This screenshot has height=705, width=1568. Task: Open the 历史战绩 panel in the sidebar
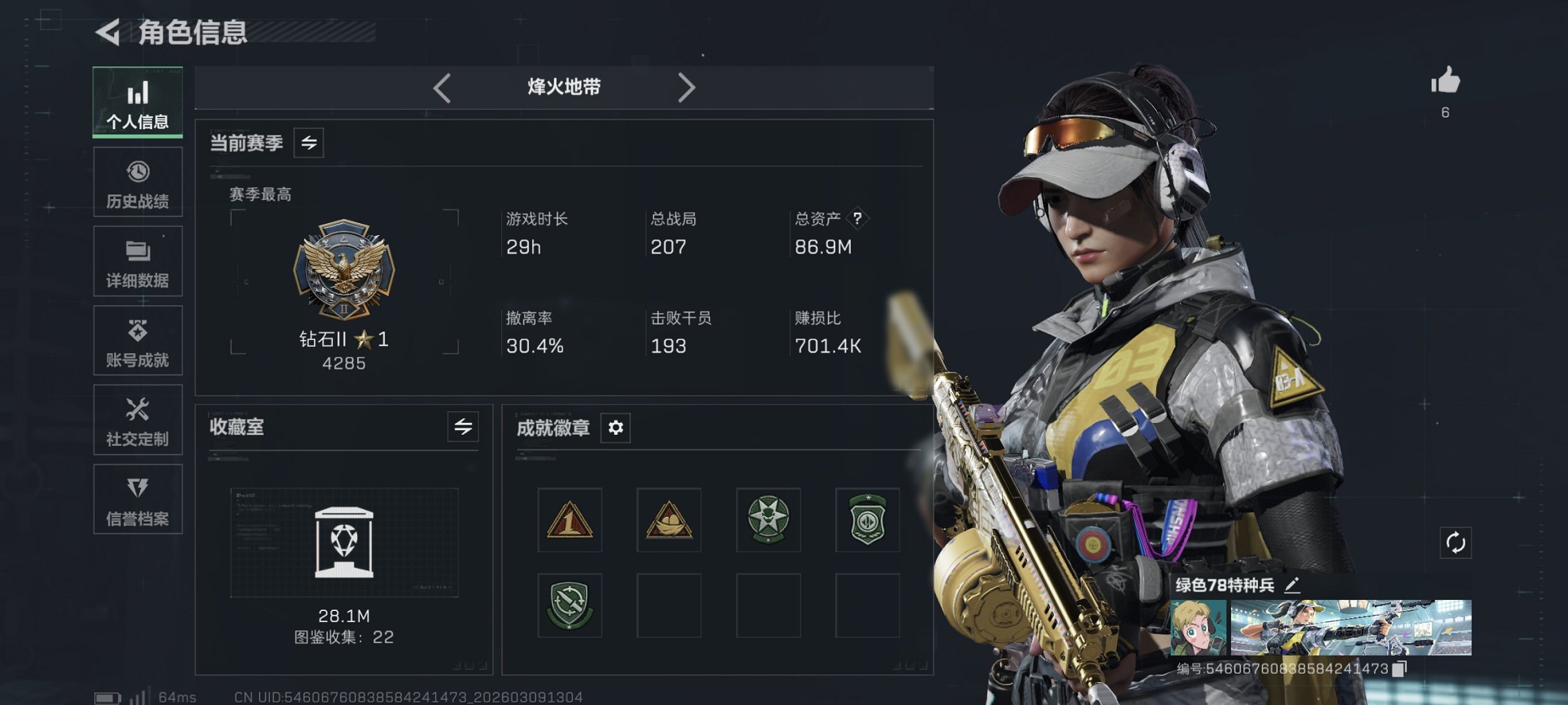point(137,181)
